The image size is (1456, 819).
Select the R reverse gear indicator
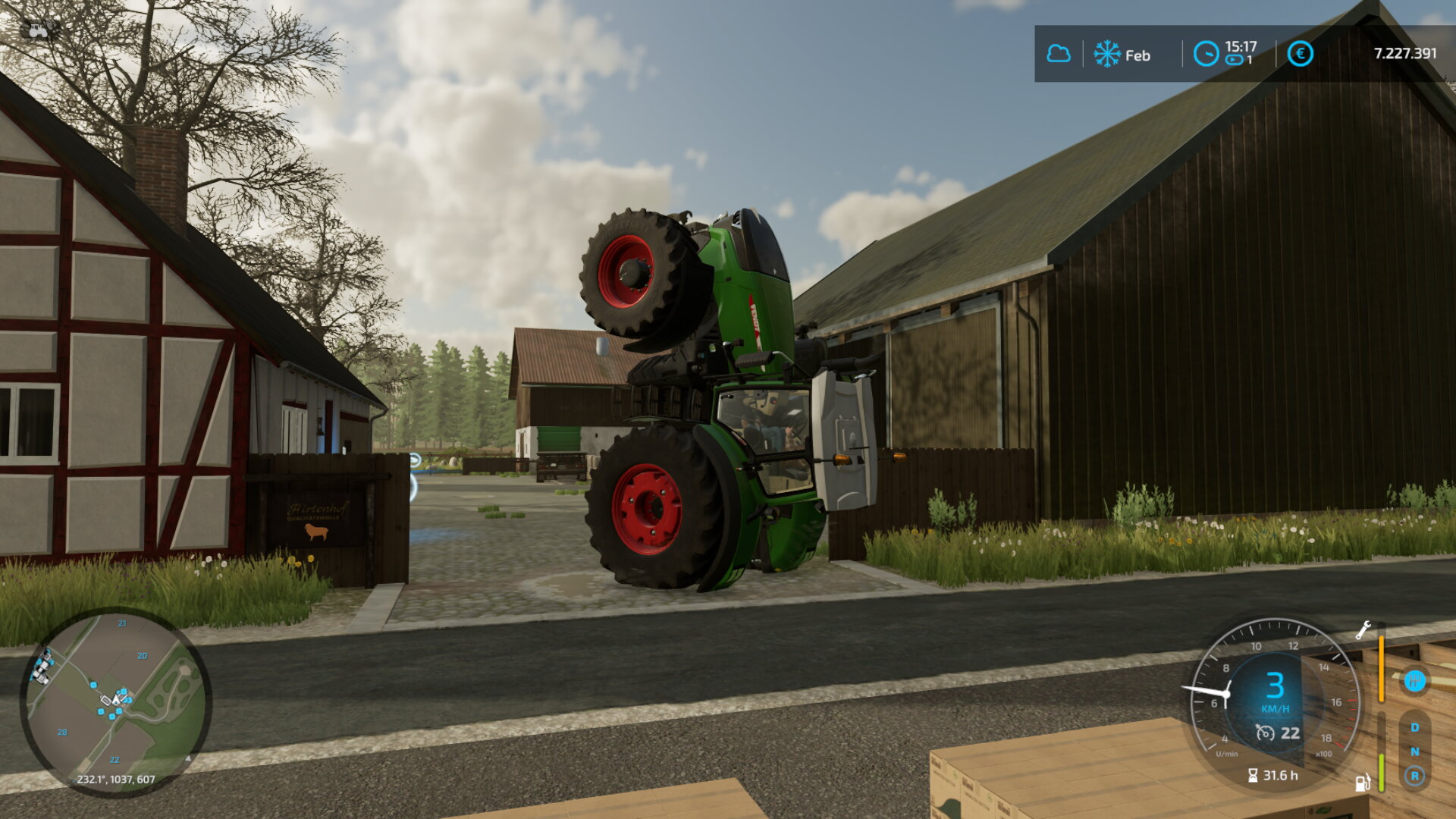point(1414,776)
